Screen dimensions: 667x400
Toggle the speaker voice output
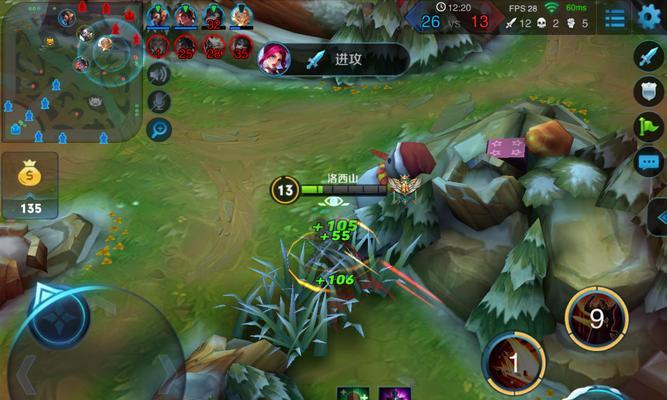(x=158, y=74)
